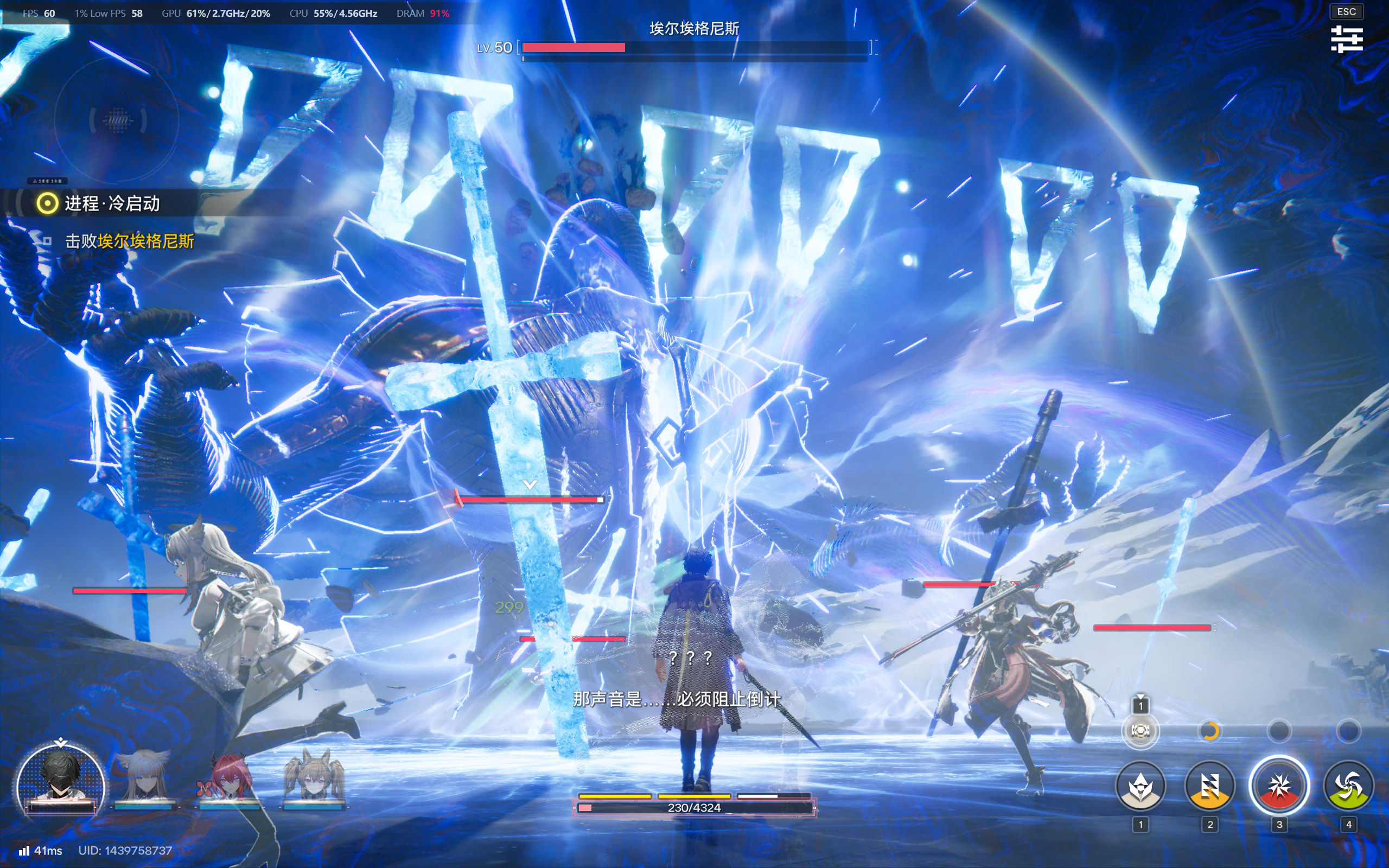The width and height of the screenshot is (1389, 868).
Task: Trigger the small hexagon combo skill icon
Action: click(x=1140, y=730)
